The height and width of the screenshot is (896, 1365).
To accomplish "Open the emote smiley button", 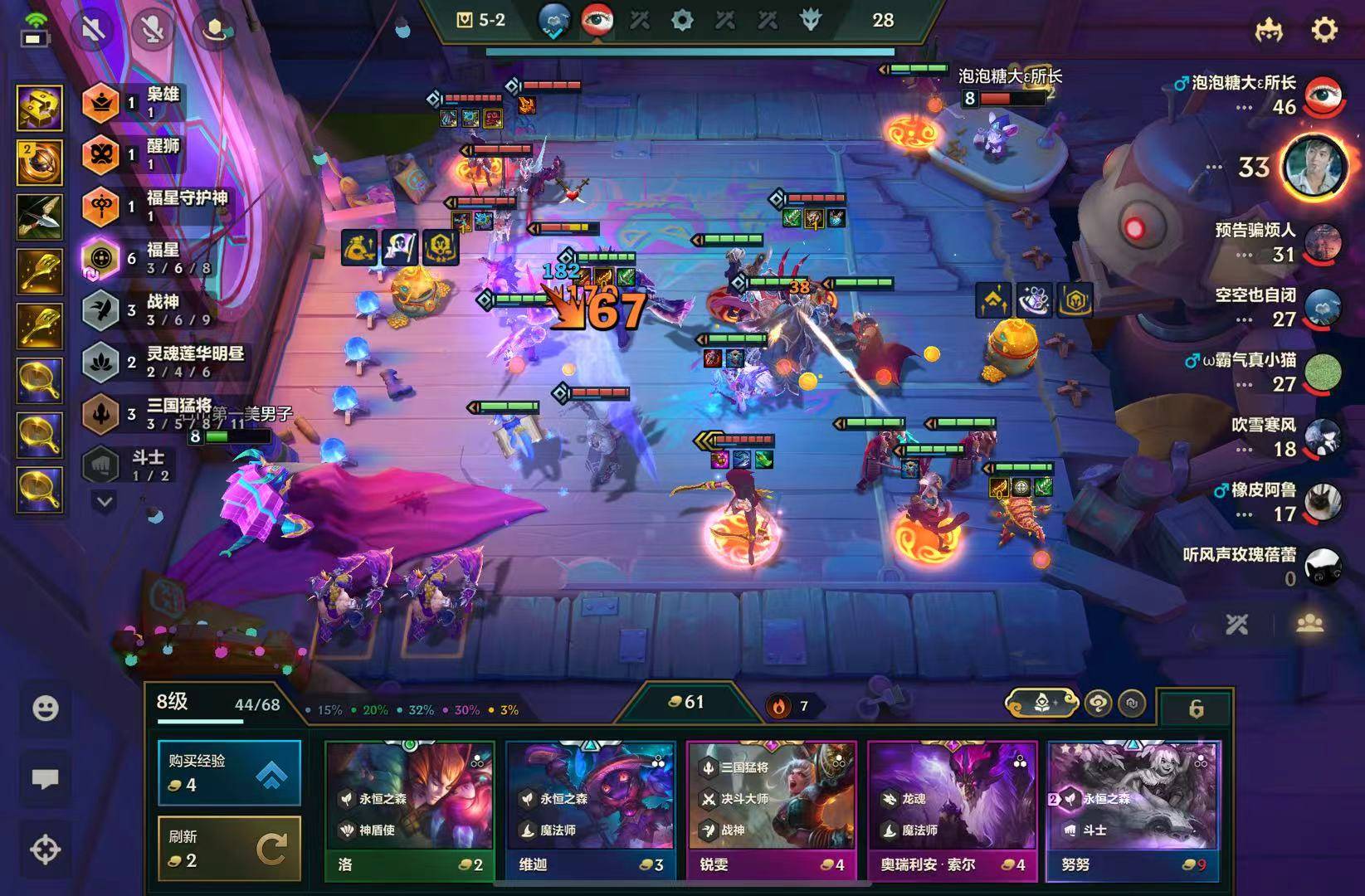I will [x=45, y=709].
